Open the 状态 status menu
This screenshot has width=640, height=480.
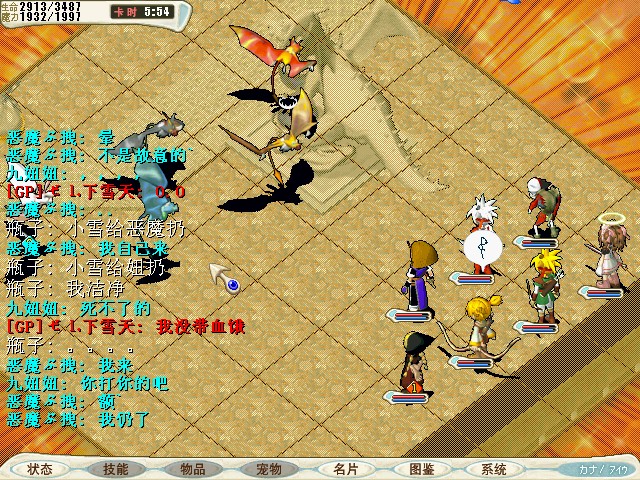coord(41,469)
